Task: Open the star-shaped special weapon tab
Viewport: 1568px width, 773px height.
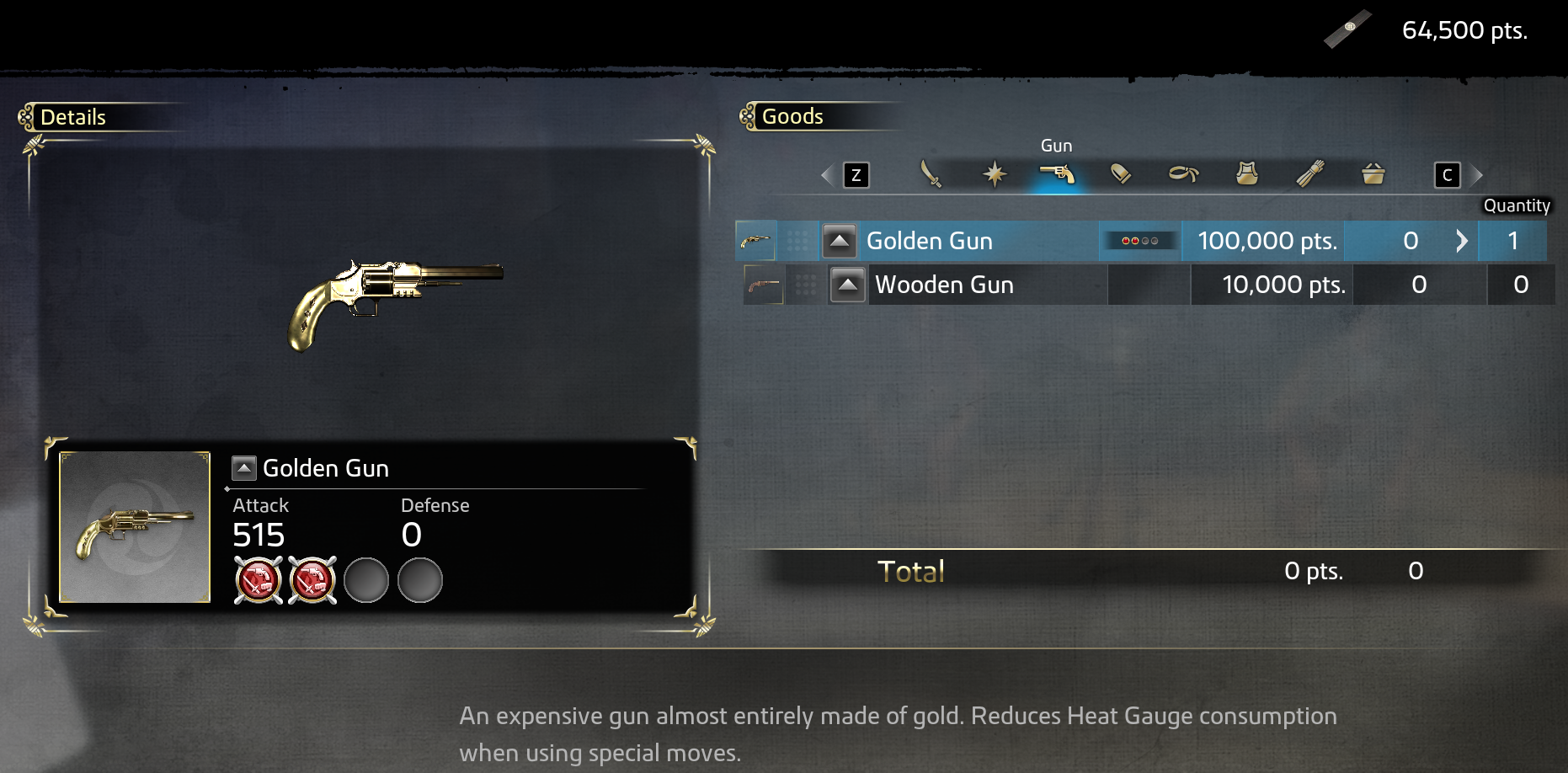Action: 995,174
